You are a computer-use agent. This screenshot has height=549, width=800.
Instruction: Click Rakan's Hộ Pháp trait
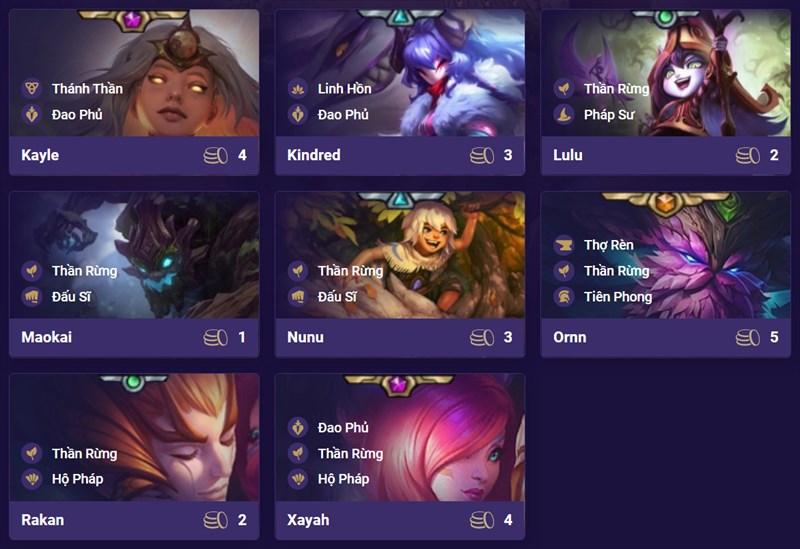click(x=78, y=479)
